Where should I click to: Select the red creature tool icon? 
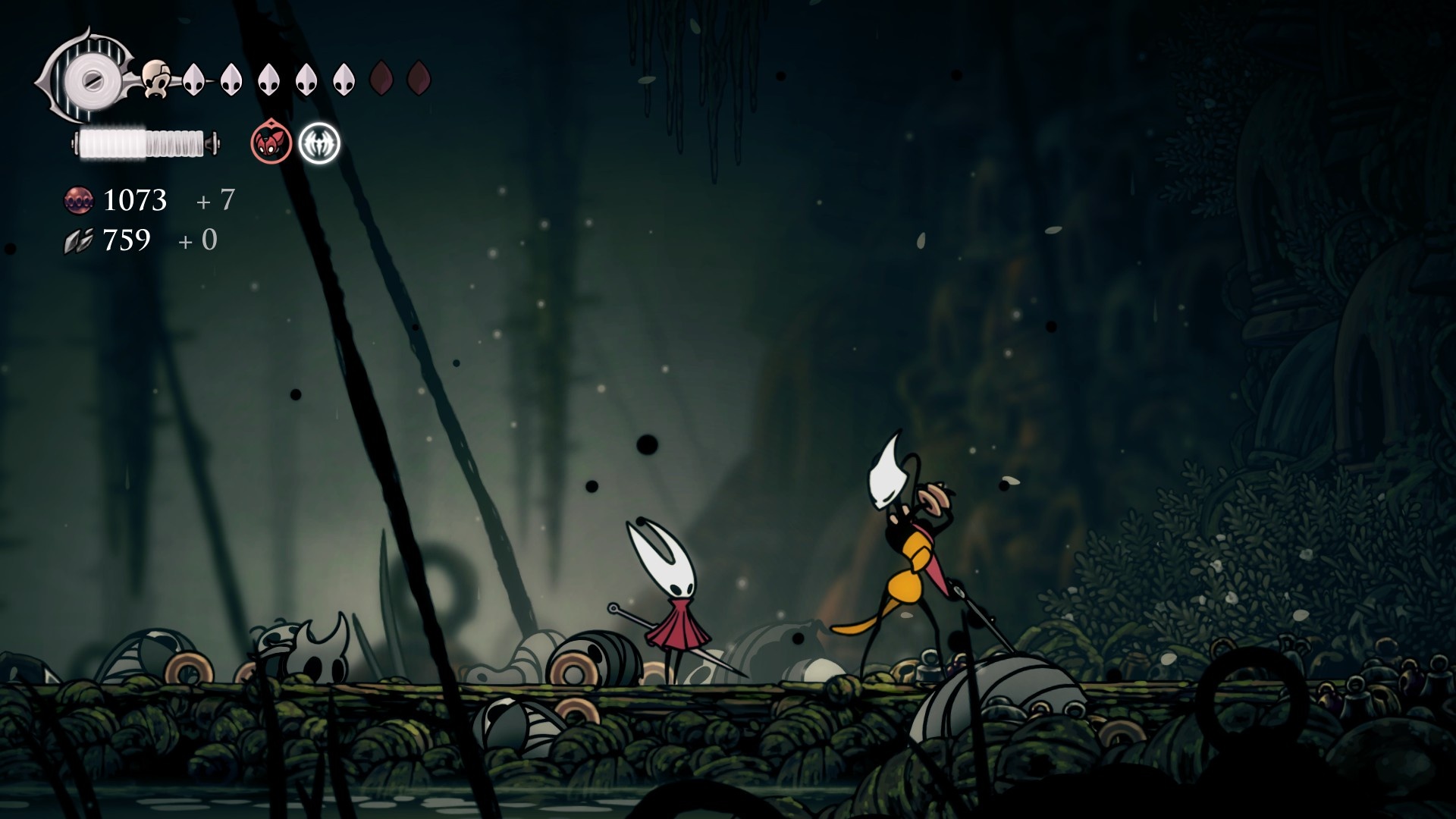pos(271,143)
